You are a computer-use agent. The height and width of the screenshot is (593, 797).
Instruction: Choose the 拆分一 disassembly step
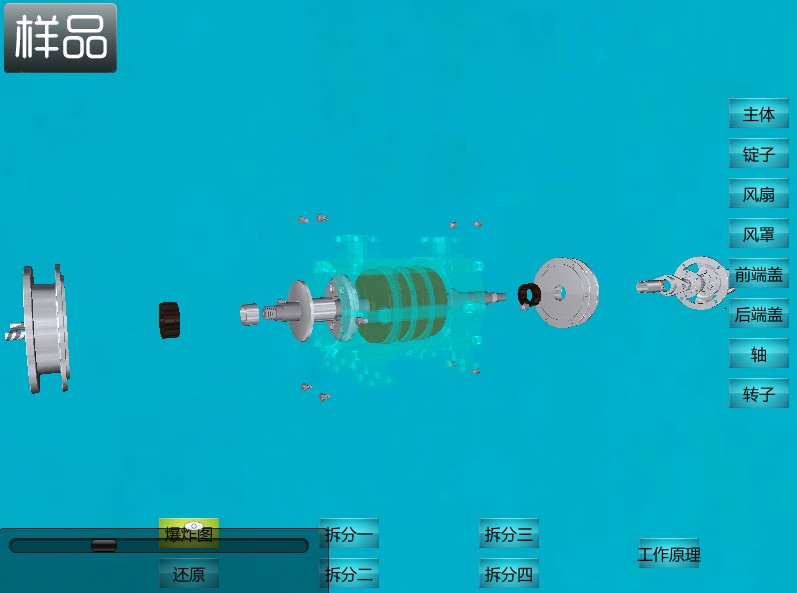point(349,534)
